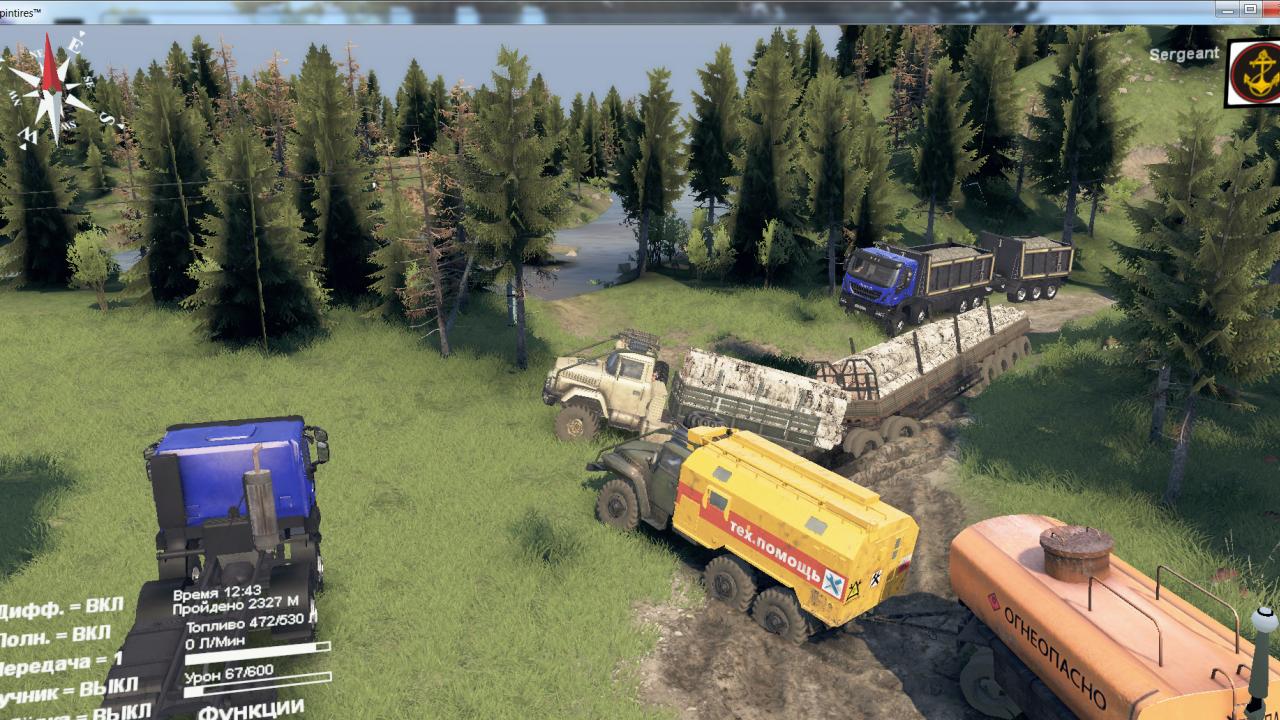
Task: Switch the Полн. all-wheel drive setting
Action: pyautogui.click(x=56, y=635)
